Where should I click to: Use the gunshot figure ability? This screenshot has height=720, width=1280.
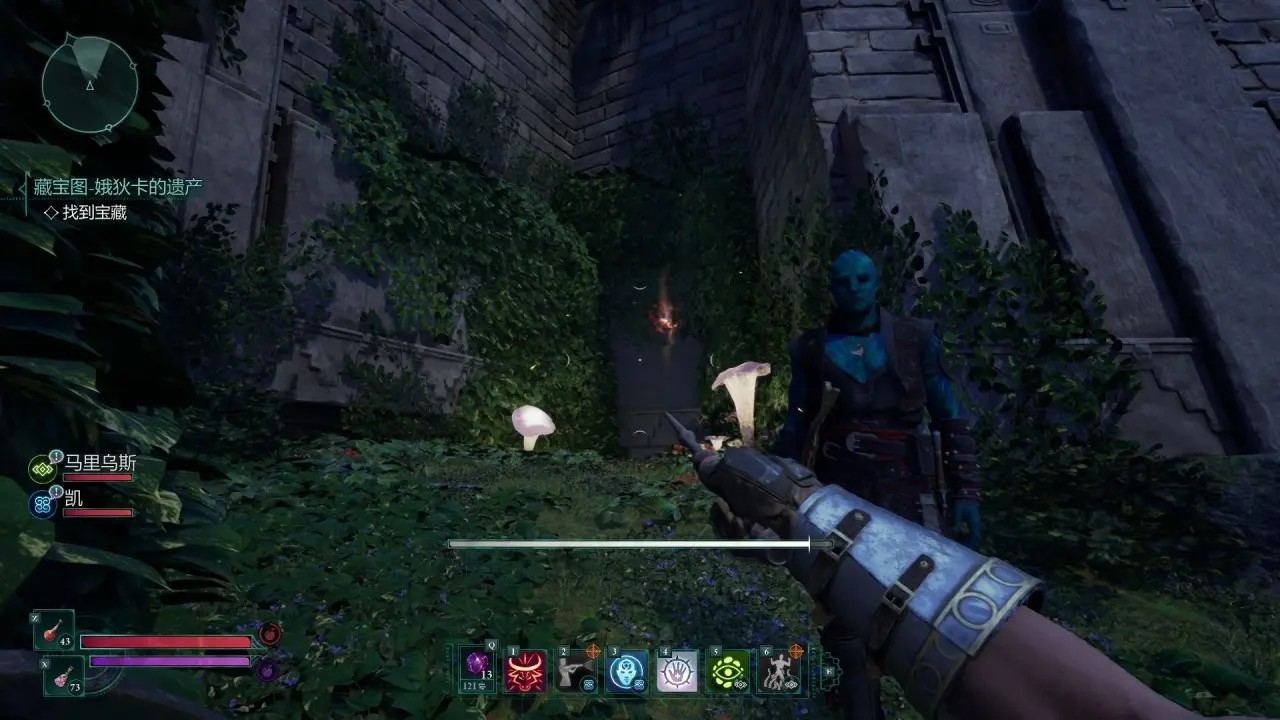coord(576,669)
